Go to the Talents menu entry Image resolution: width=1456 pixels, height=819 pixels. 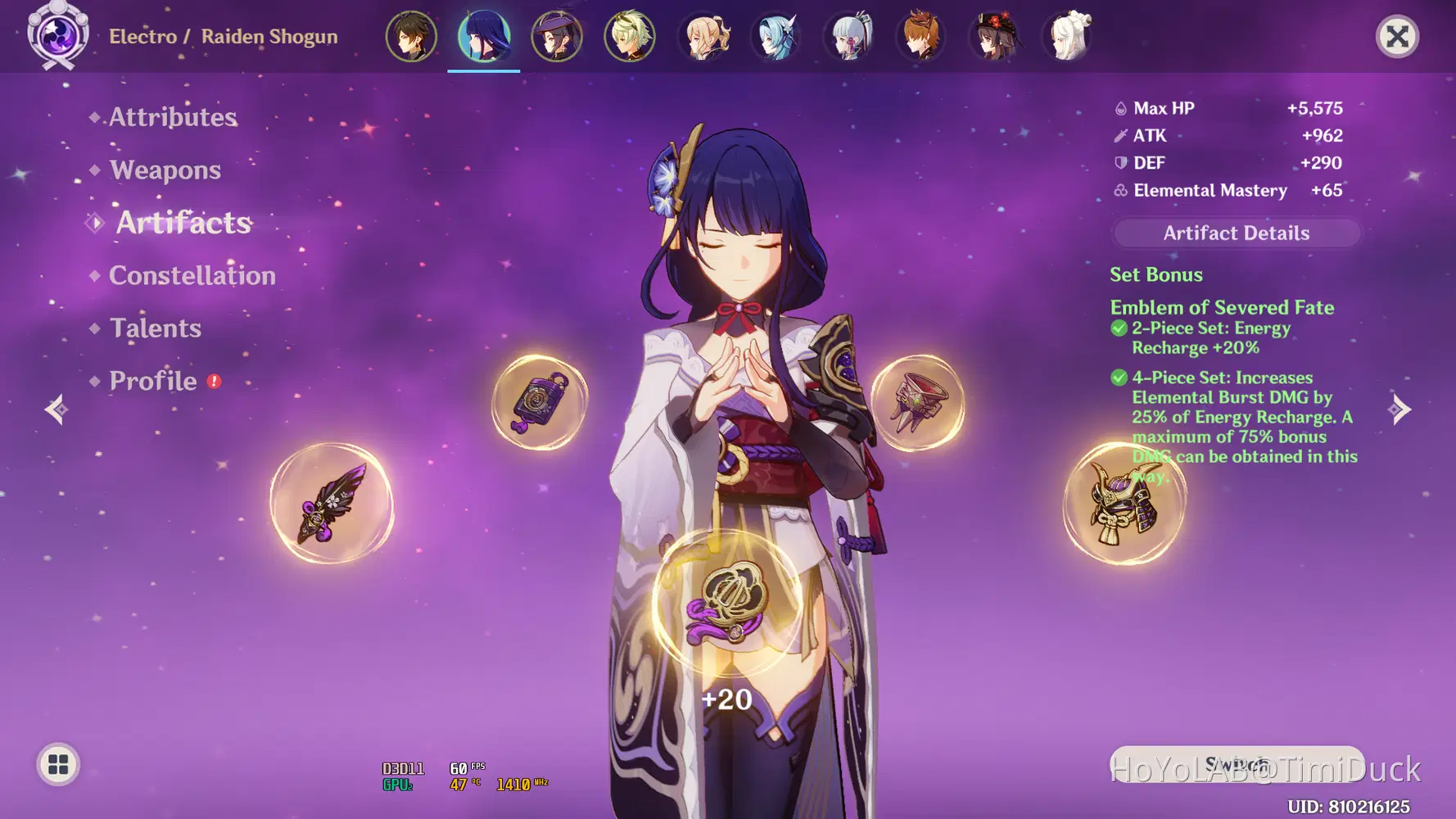(155, 328)
